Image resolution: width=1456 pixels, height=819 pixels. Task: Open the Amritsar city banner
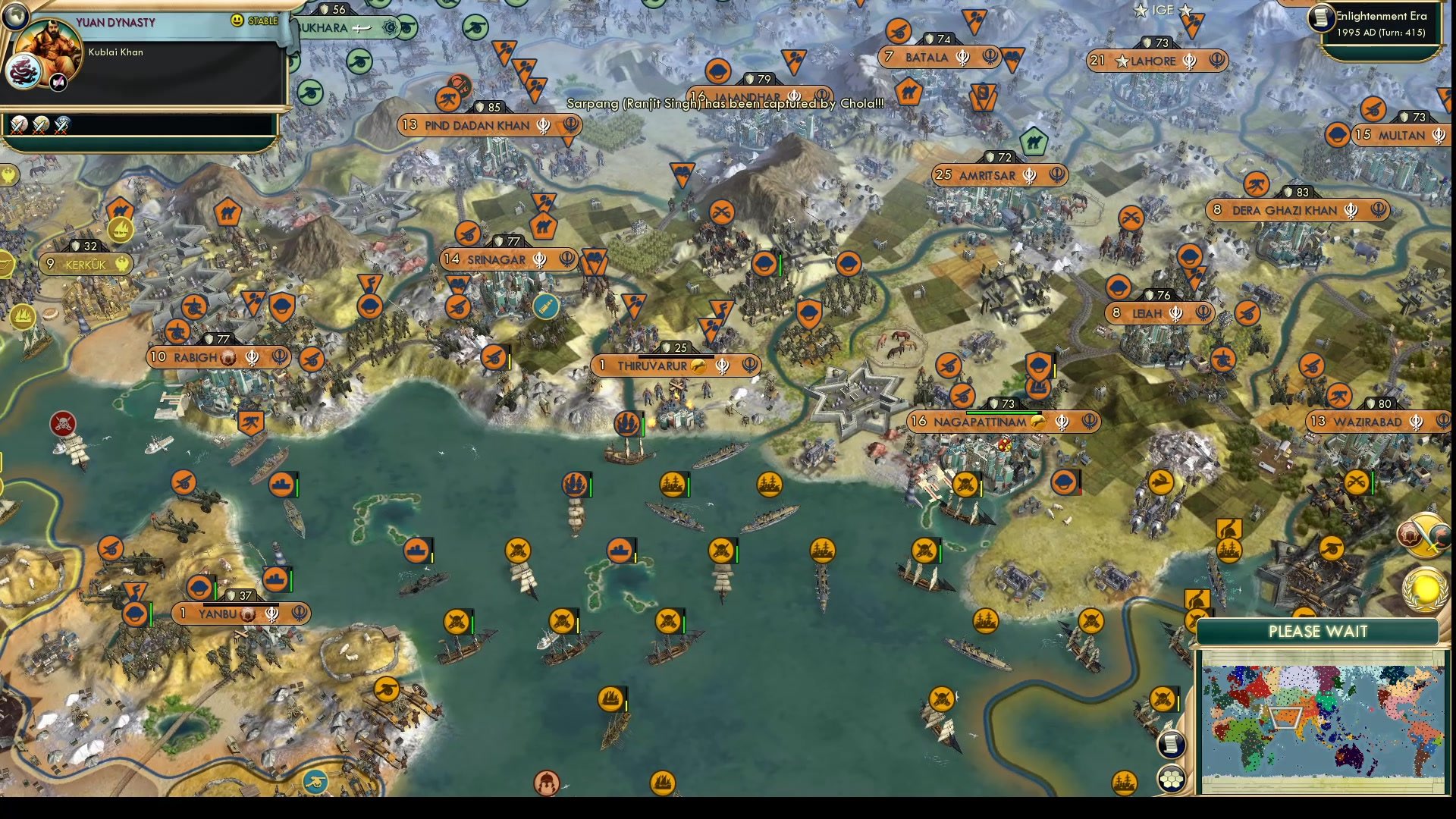pyautogui.click(x=997, y=175)
